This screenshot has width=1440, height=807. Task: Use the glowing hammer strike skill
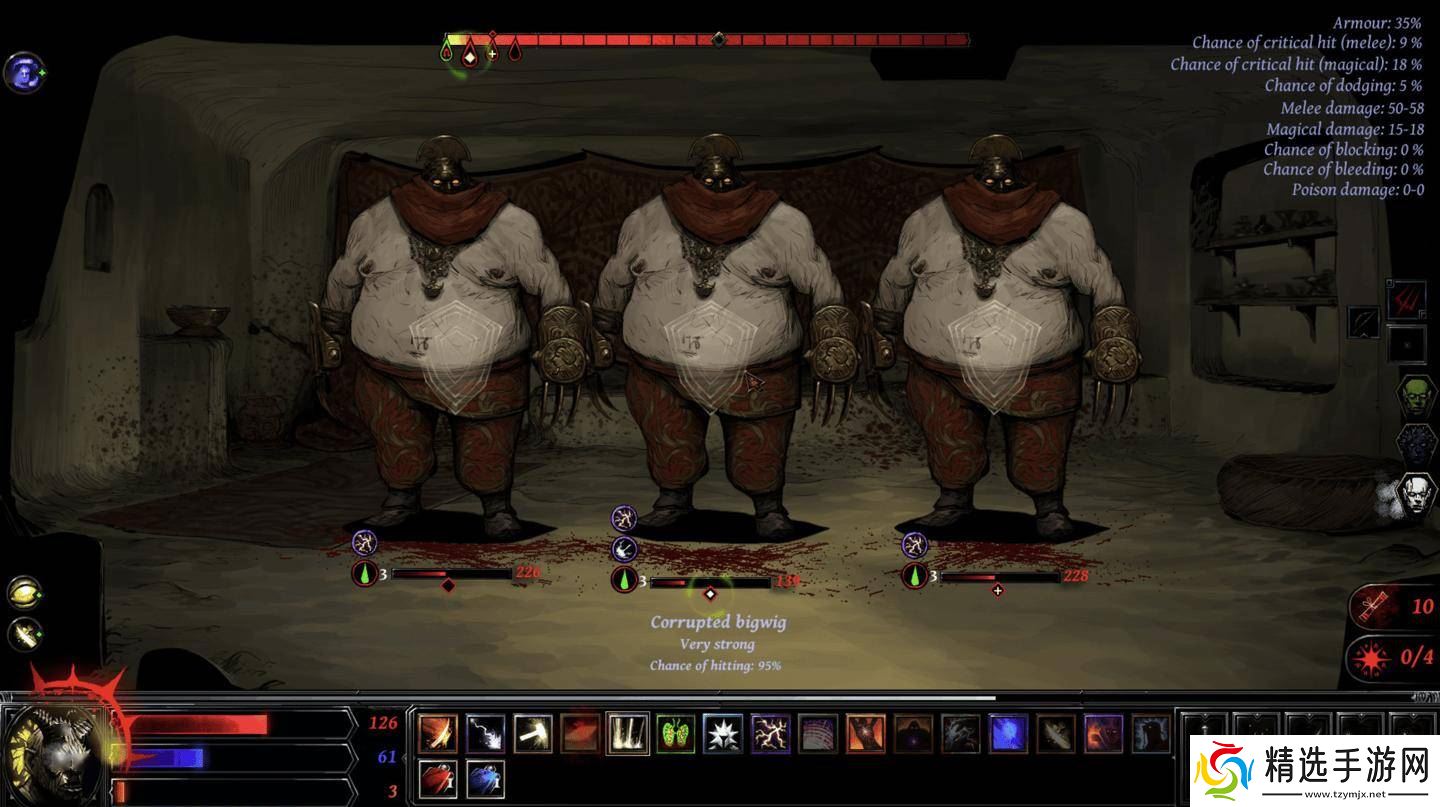[x=533, y=733]
